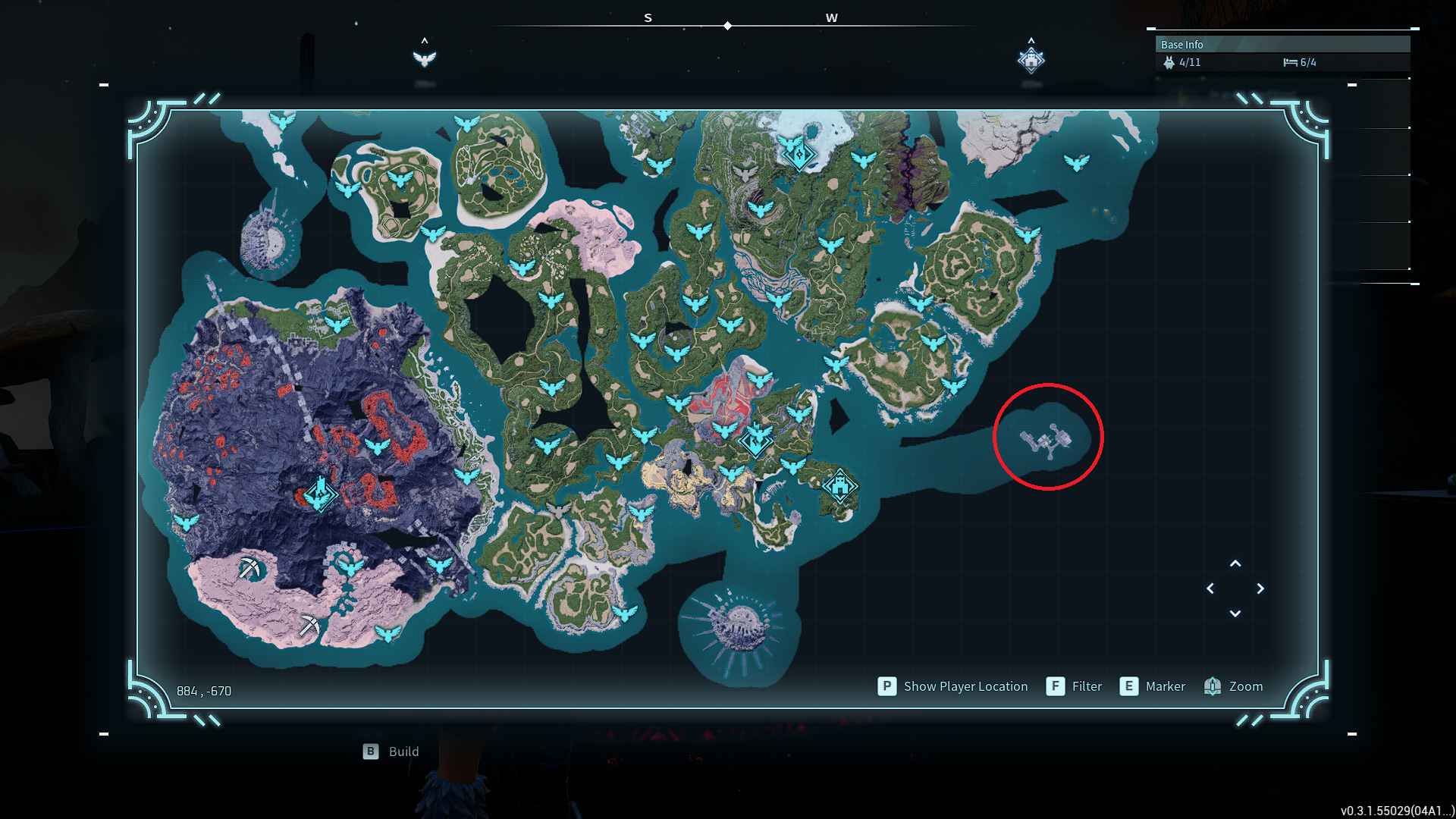
Task: Open map zoom with the magnifier icon
Action: pyautogui.click(x=1213, y=686)
